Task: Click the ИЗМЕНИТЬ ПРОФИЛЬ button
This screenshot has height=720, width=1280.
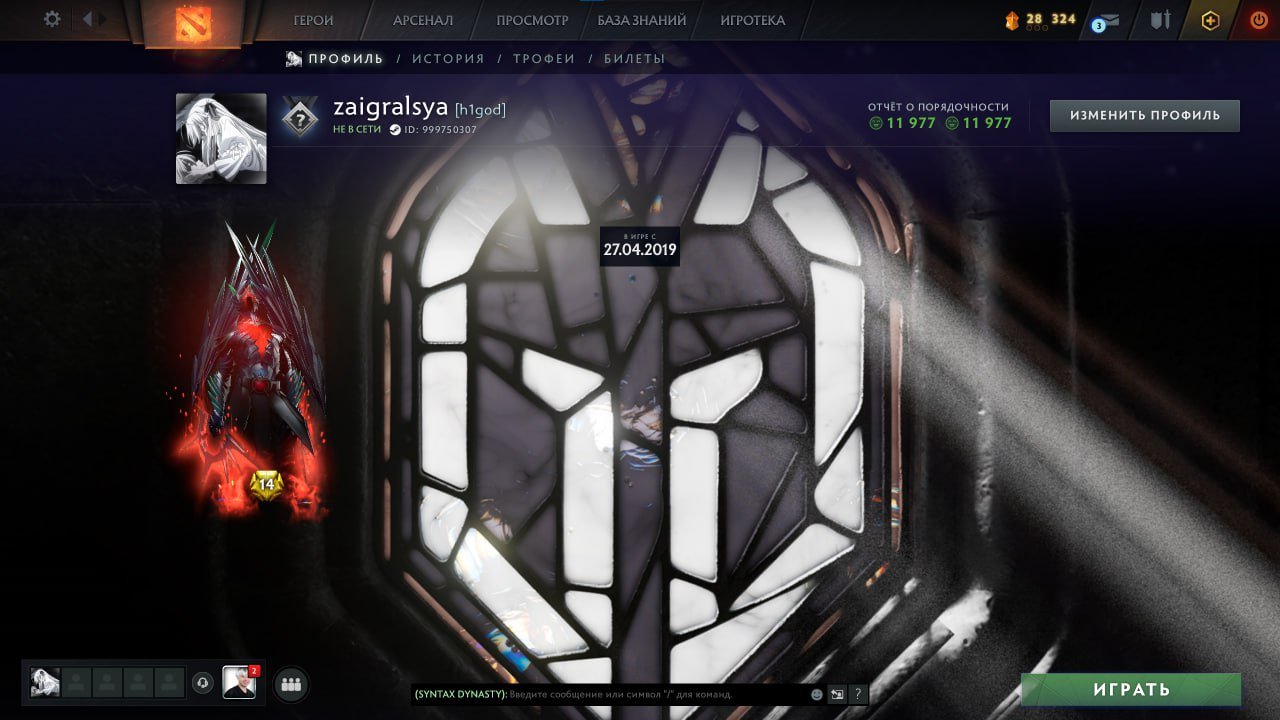Action: click(x=1143, y=115)
